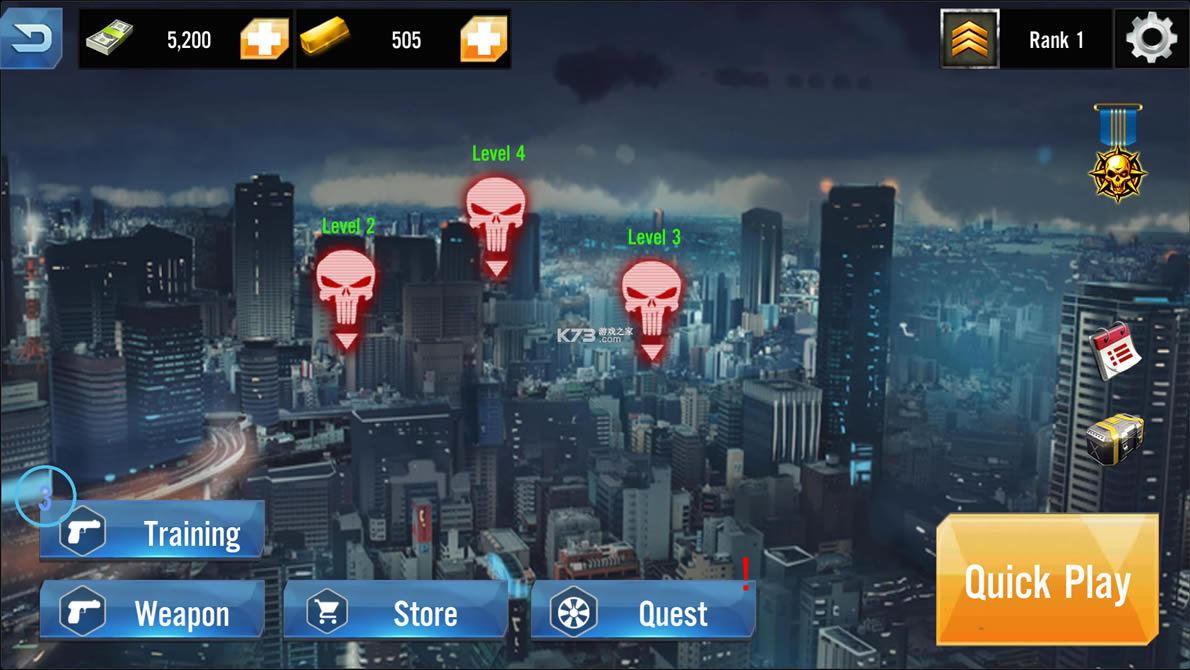This screenshot has width=1190, height=670.
Task: Open the rank chevron badge
Action: click(969, 39)
